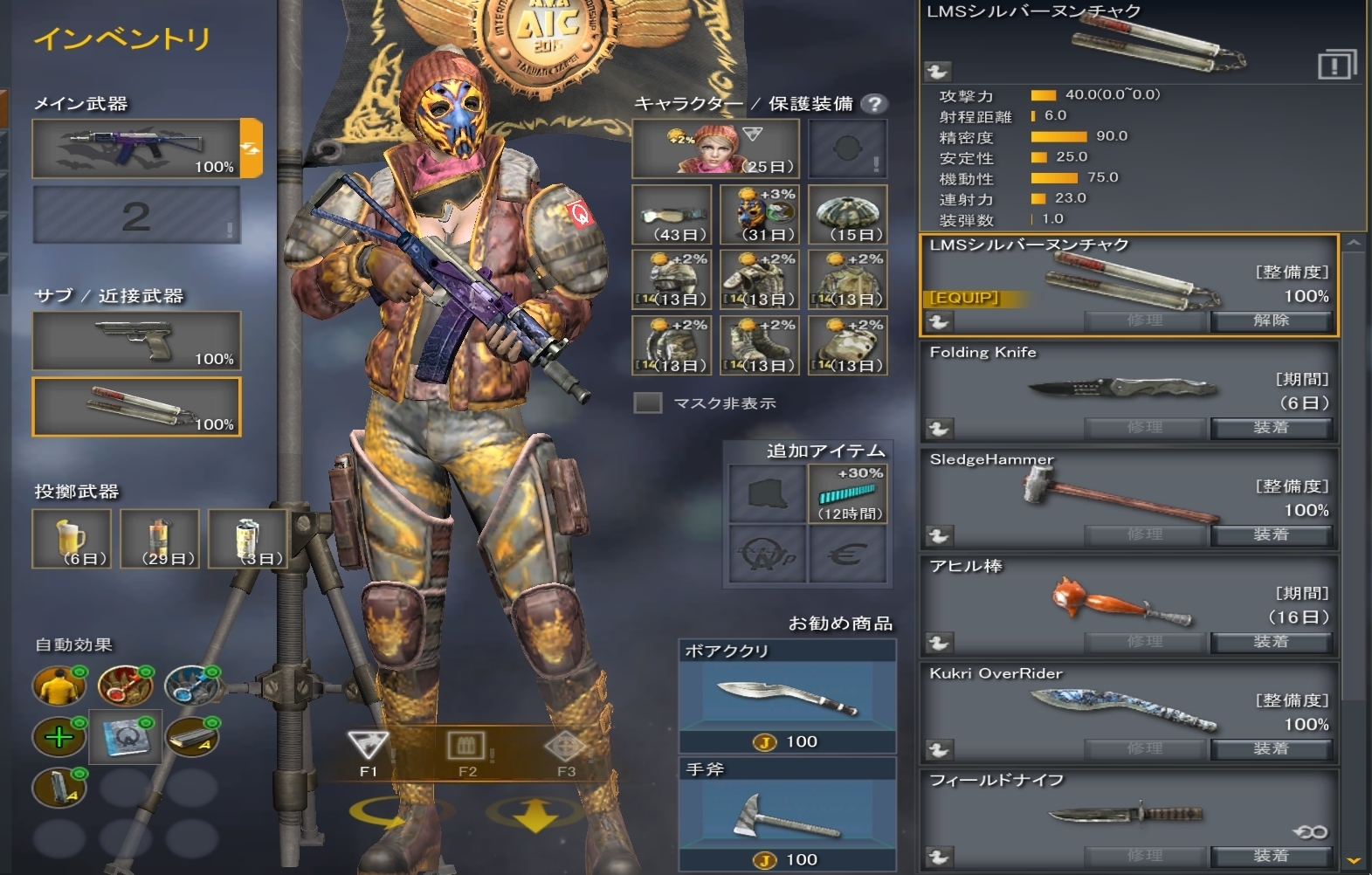The image size is (1372, 875).
Task: Equip the SledgeHammer
Action: (1271, 534)
